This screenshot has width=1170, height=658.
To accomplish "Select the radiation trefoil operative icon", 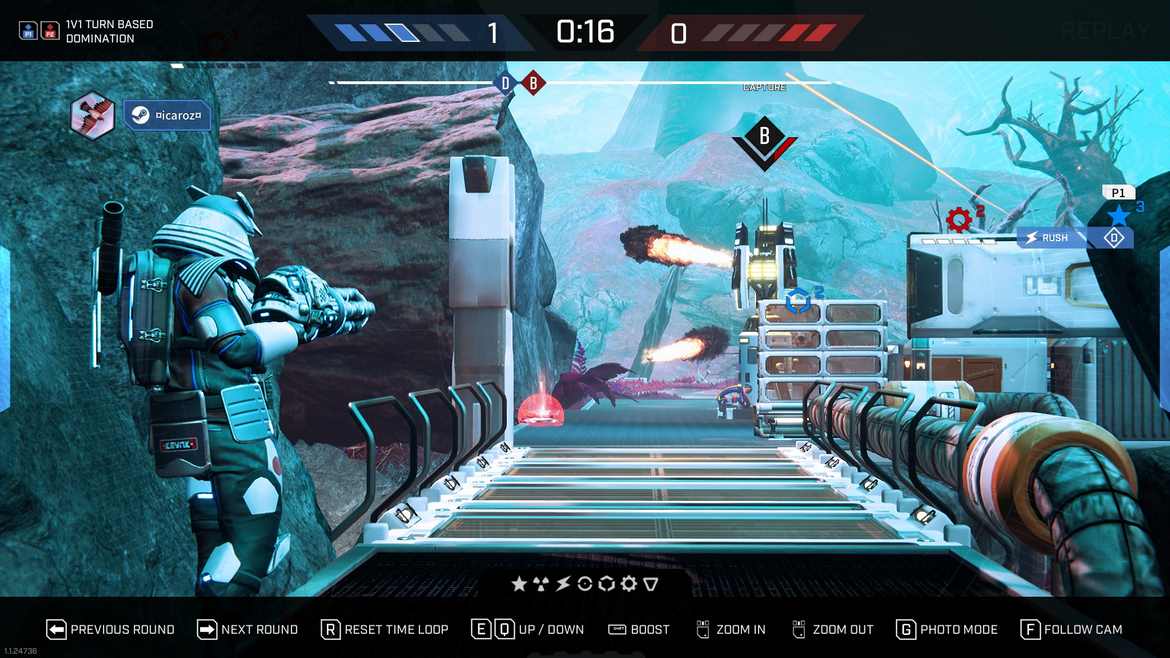I will click(541, 584).
